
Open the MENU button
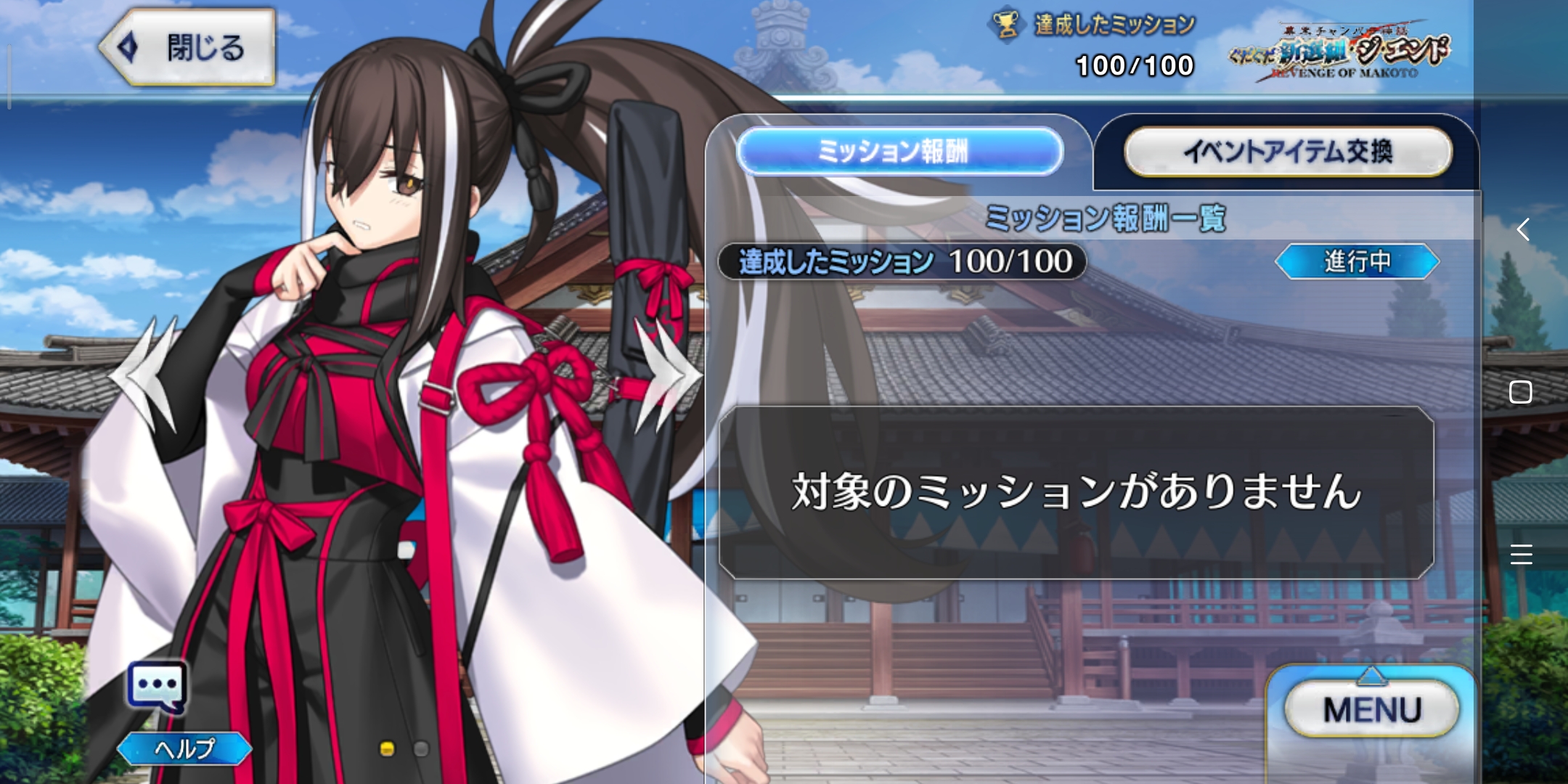(x=1371, y=709)
